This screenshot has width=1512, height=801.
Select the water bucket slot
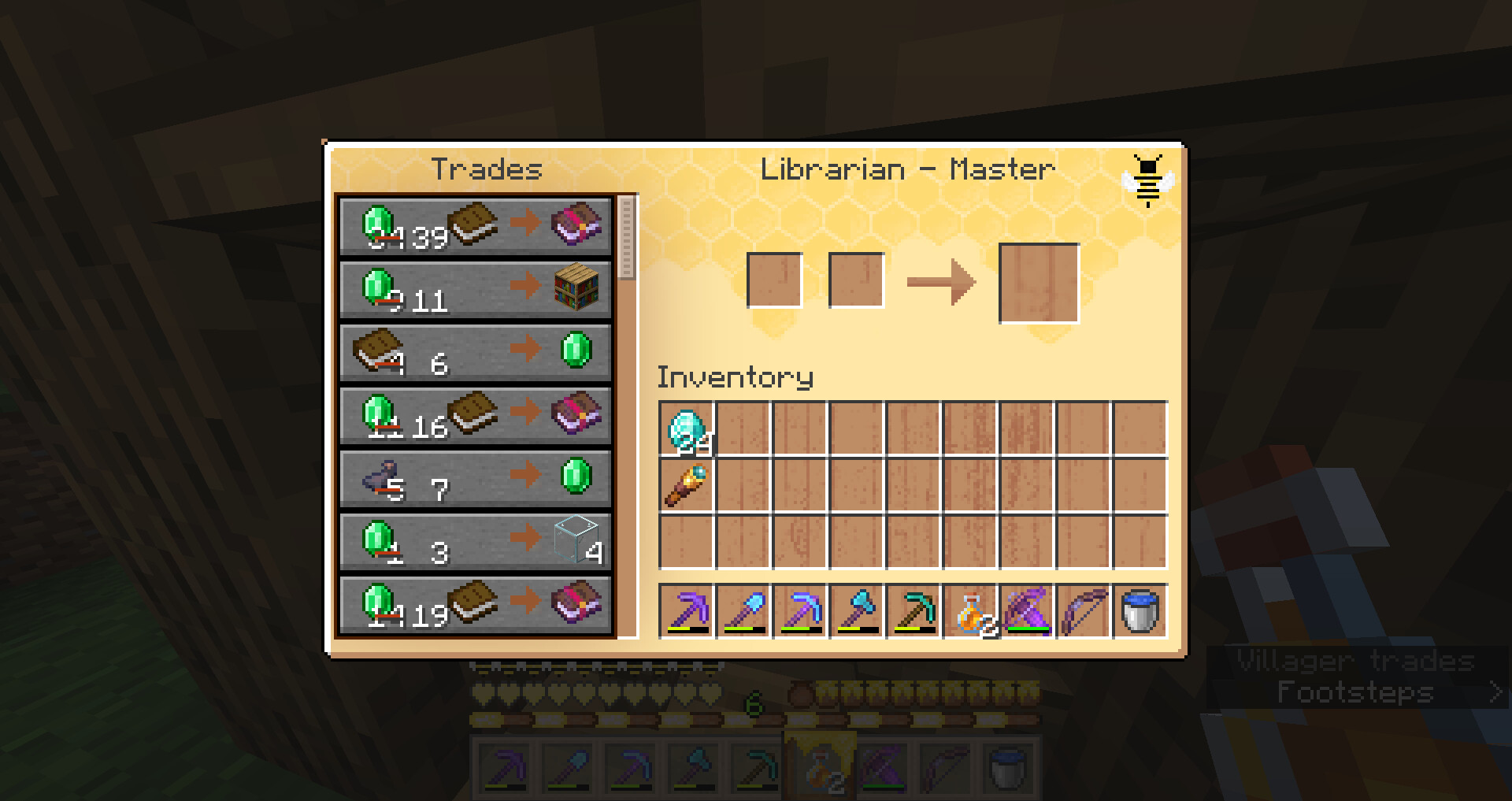(1140, 611)
